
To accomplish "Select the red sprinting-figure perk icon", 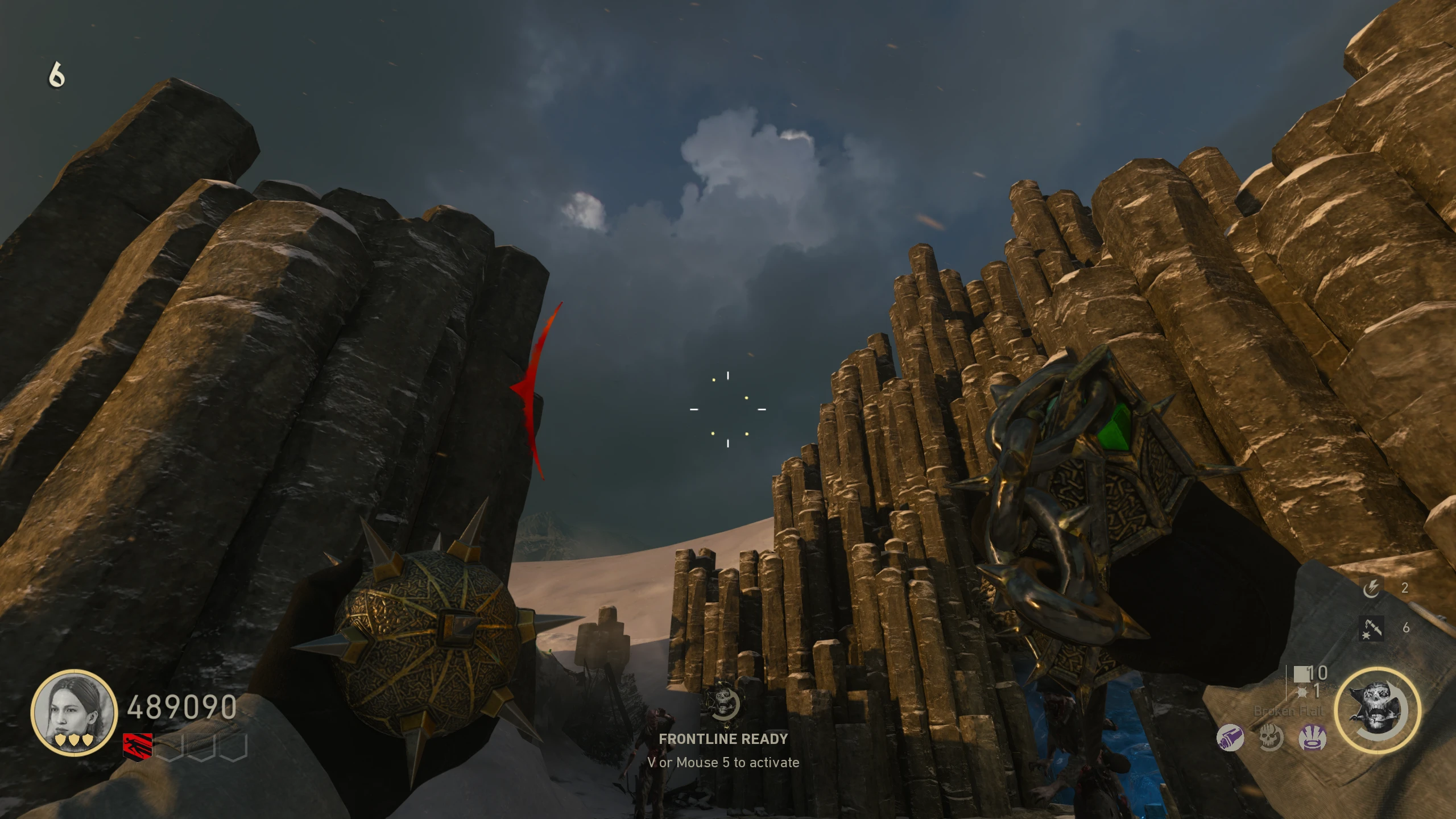I will pyautogui.click(x=138, y=747).
